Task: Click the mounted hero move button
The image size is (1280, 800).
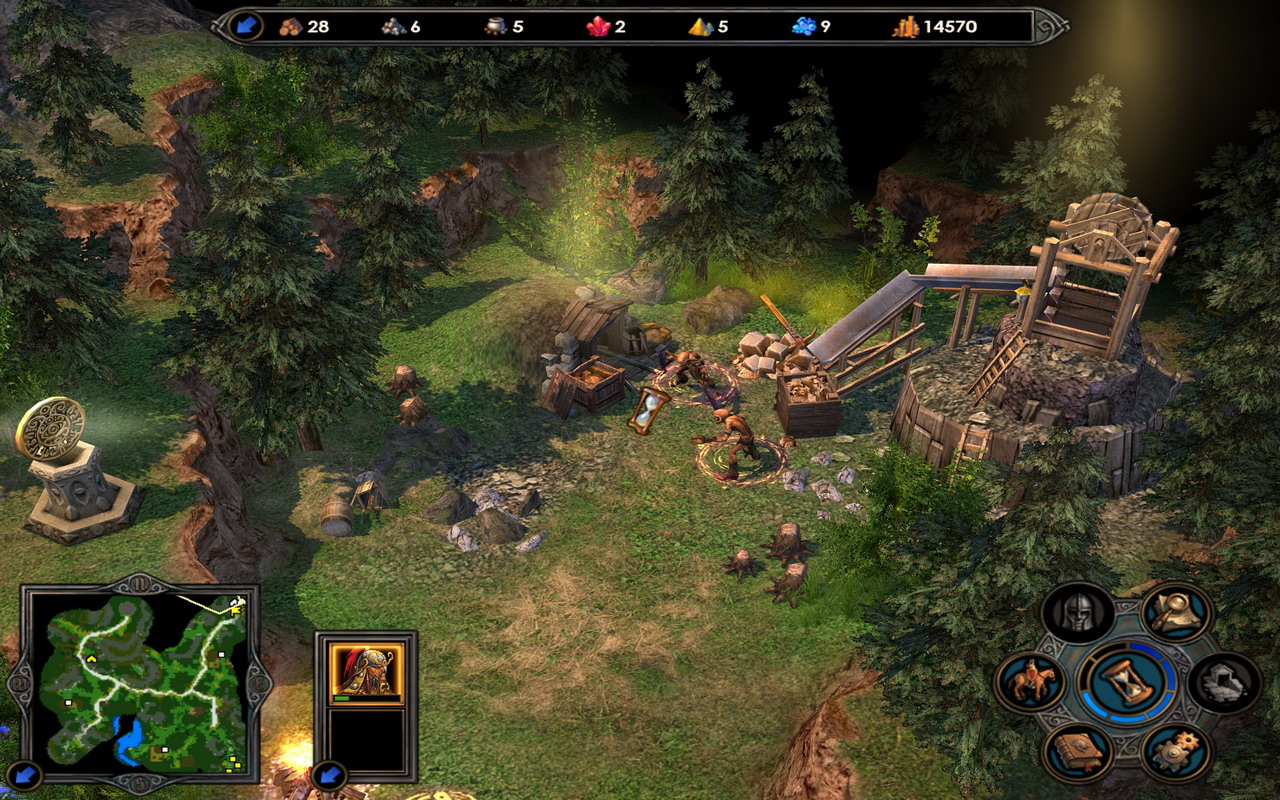Action: [1029, 683]
